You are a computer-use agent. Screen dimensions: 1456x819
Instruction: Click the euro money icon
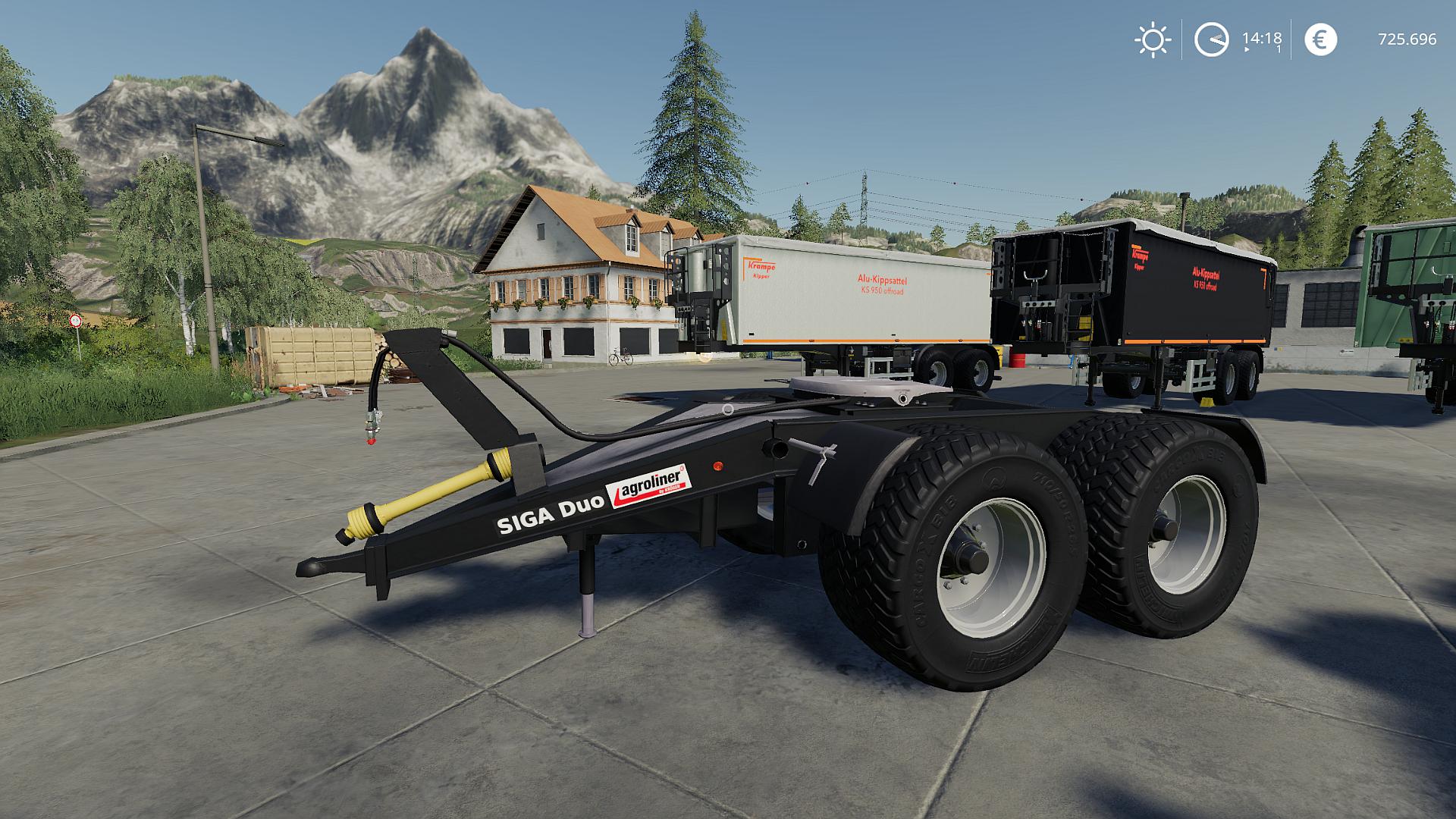pos(1320,39)
